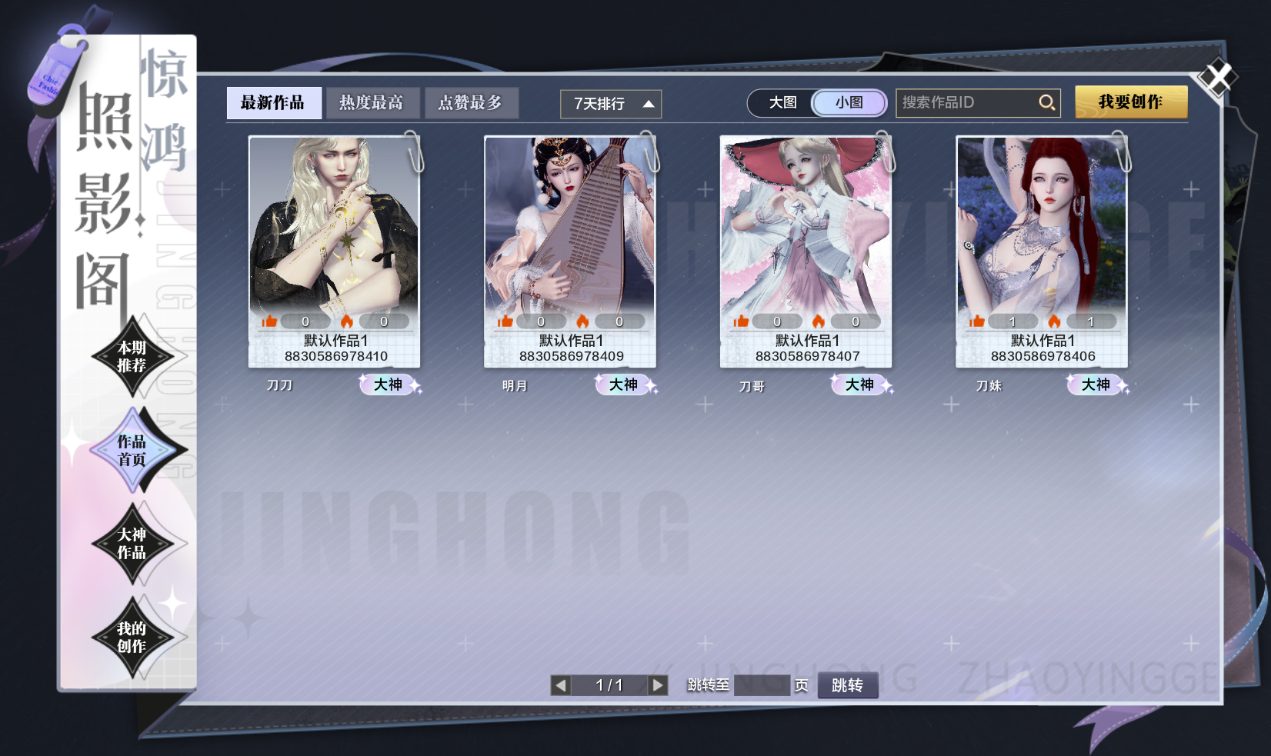Click the 跳转 button
The image size is (1271, 756).
click(x=847, y=685)
